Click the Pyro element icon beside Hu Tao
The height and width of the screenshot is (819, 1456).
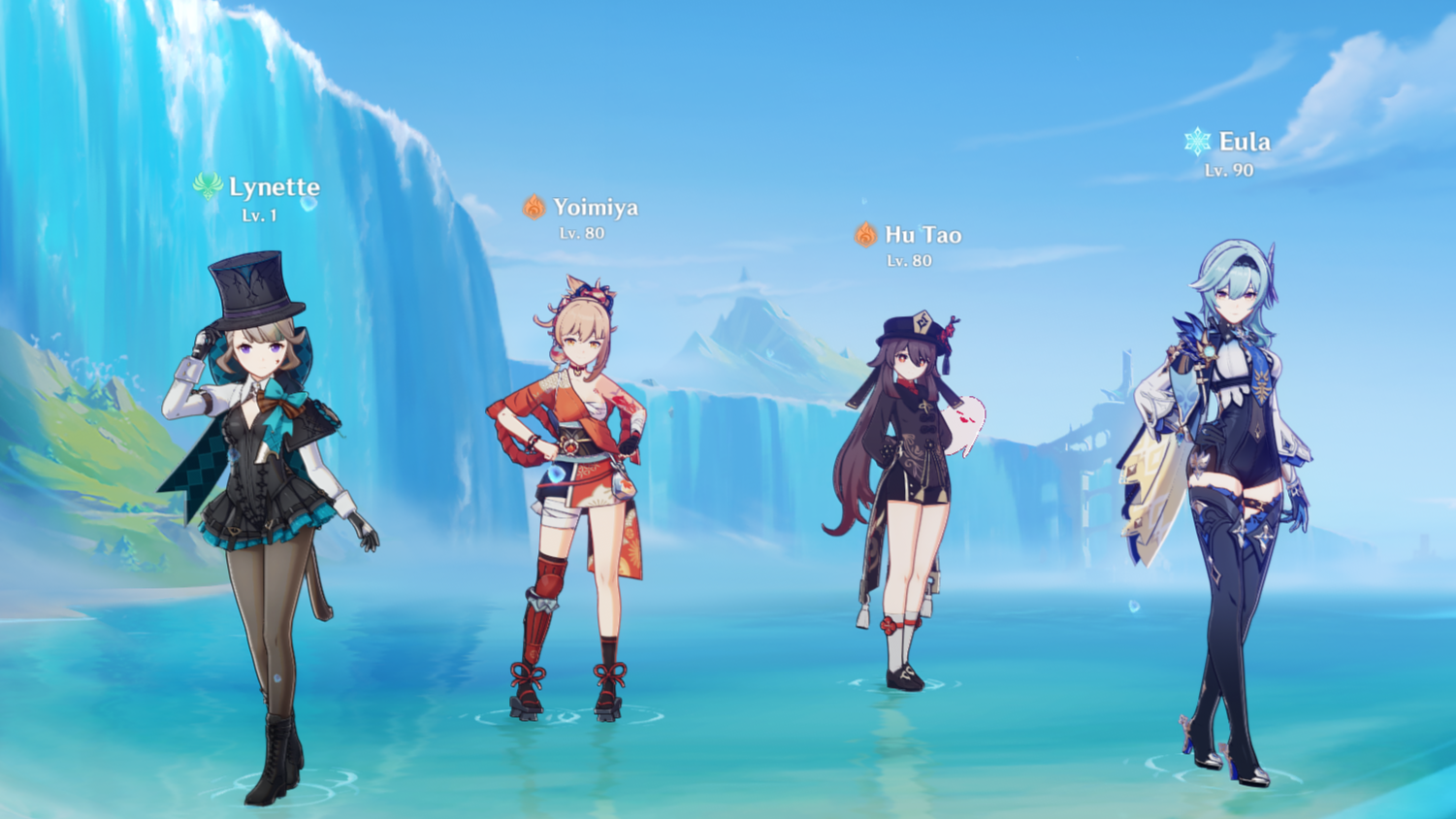(x=863, y=233)
